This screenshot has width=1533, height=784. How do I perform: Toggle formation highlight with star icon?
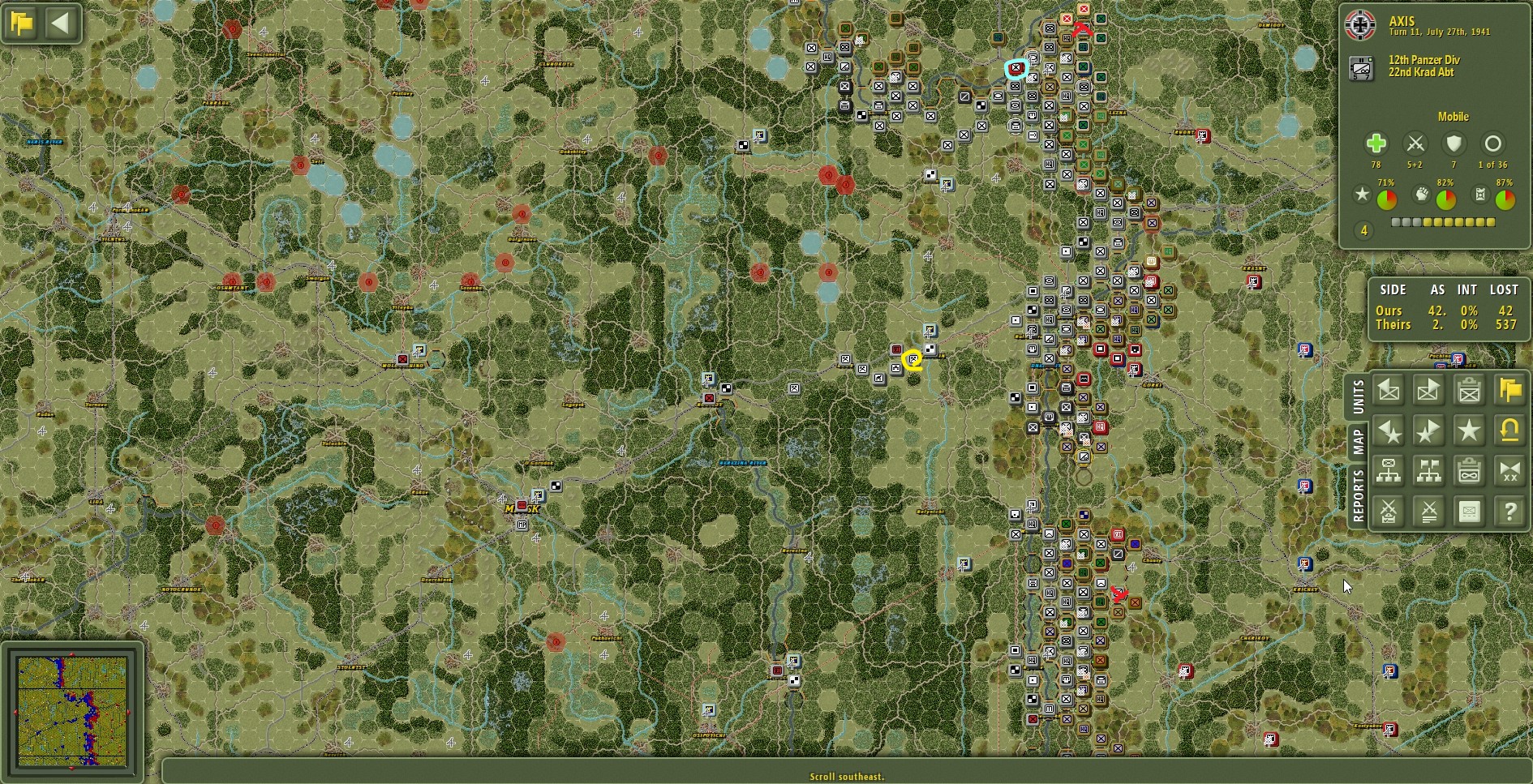click(x=1469, y=431)
